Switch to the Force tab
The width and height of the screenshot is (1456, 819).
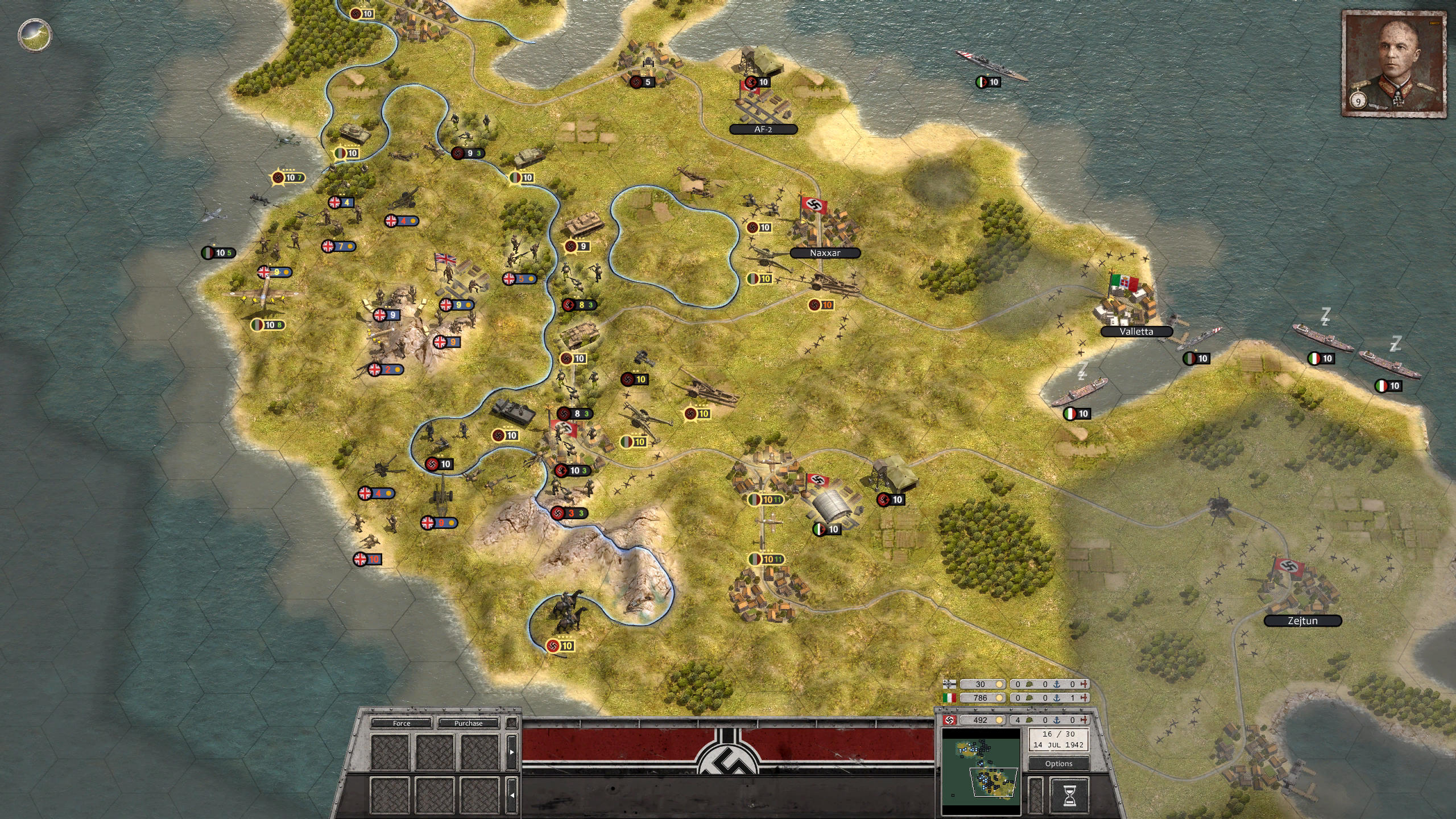[x=402, y=723]
